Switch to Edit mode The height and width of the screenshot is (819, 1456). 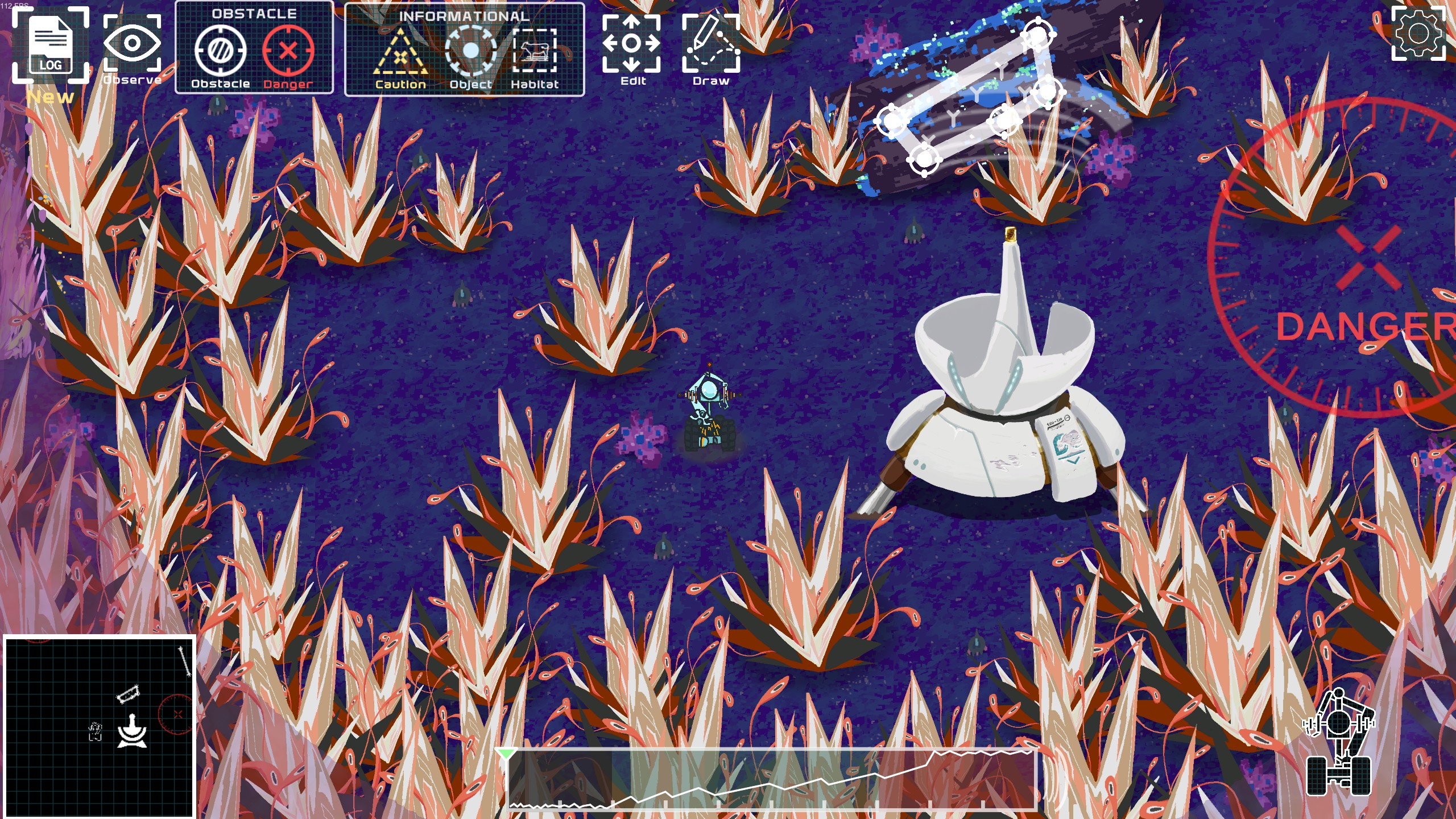[631, 44]
